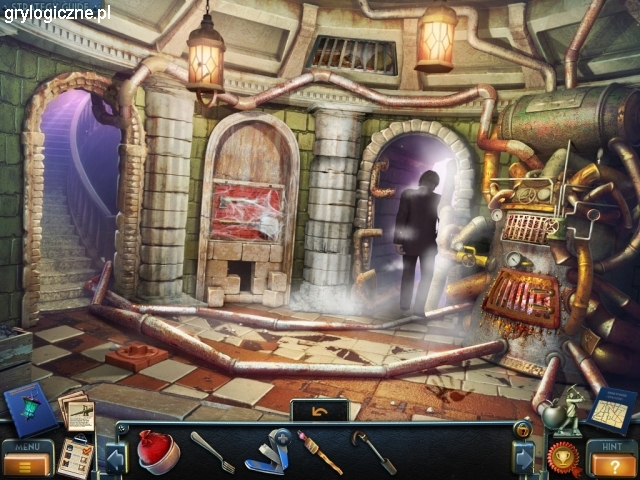Open the task checklist clipboard
The width and height of the screenshot is (640, 480).
click(x=74, y=457)
